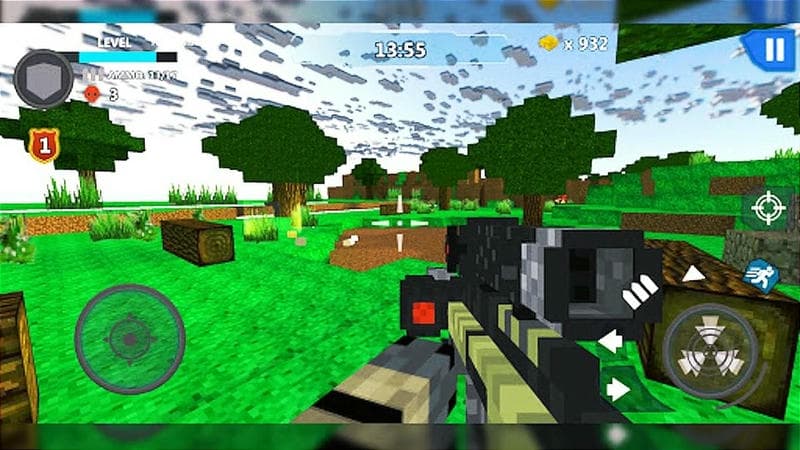Switch weapon with the left arrow
This screenshot has width=800, height=450.
pos(610,341)
